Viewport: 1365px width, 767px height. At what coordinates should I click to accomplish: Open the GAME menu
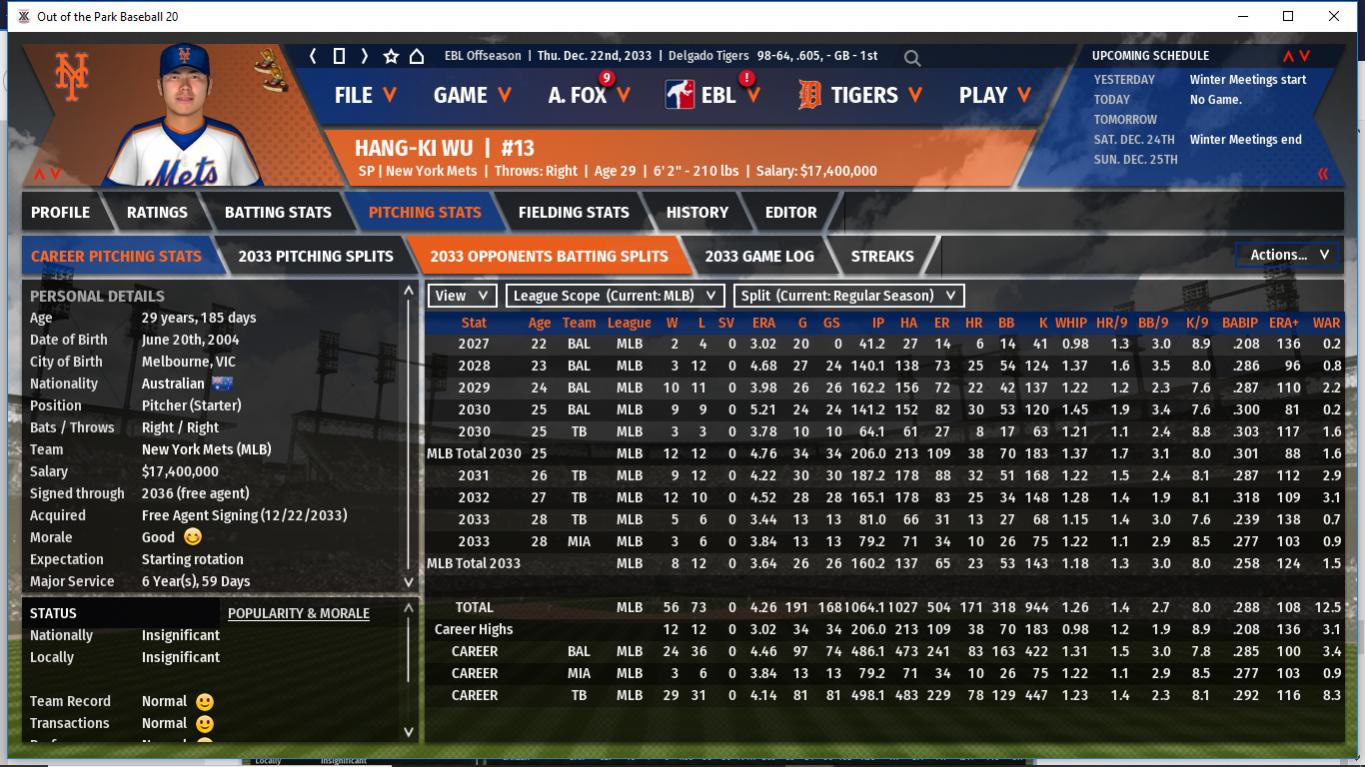click(472, 95)
